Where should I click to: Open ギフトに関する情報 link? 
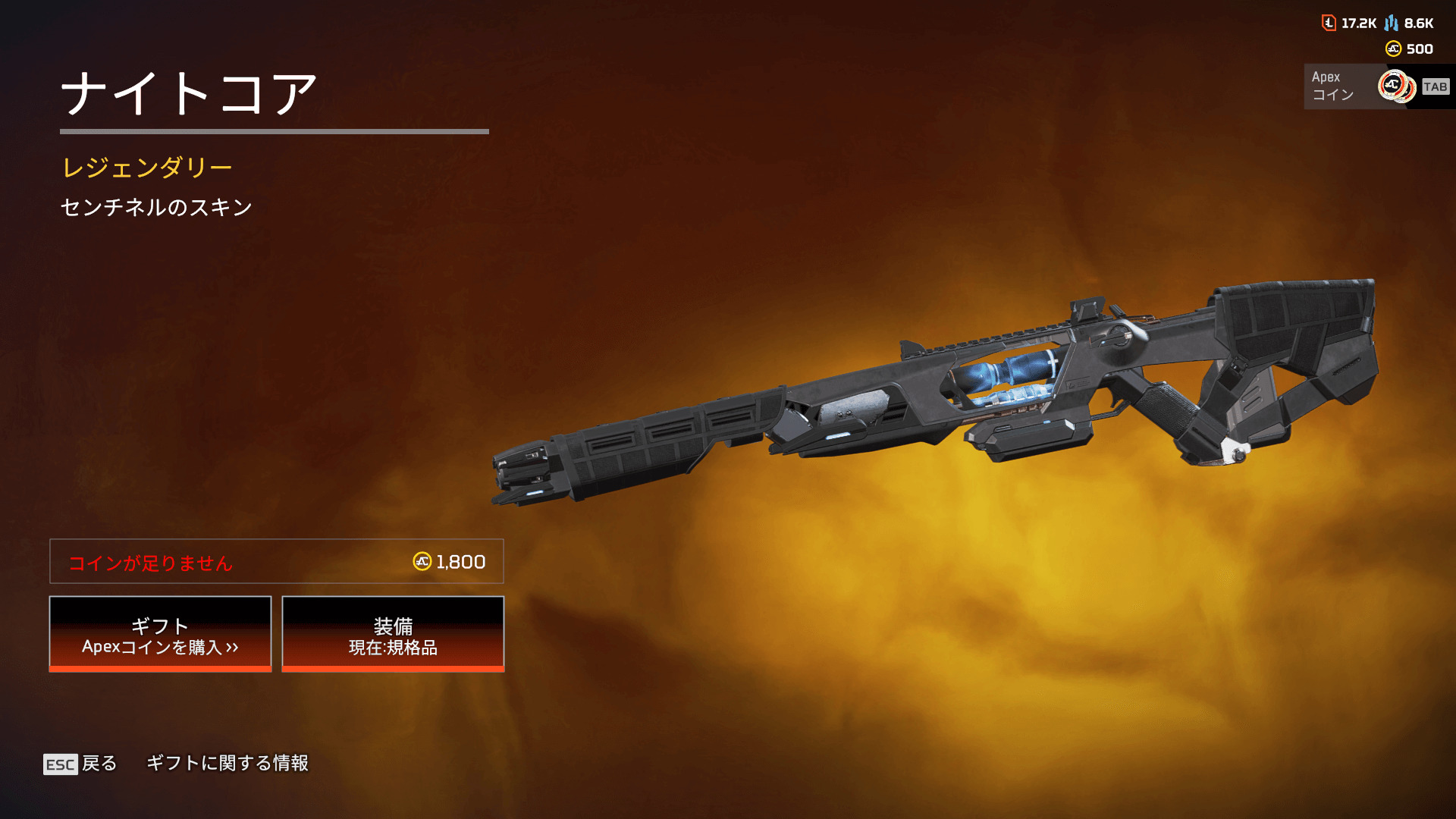click(x=227, y=763)
